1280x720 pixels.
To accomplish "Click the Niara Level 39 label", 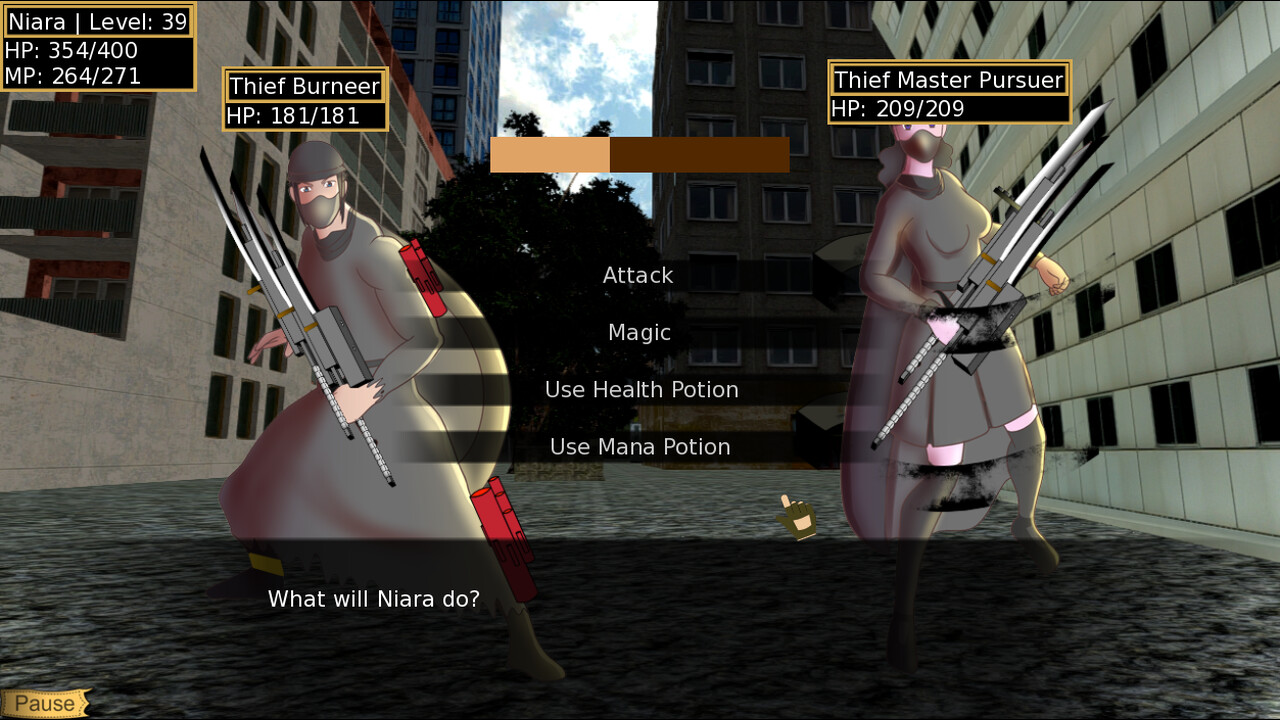I will pos(97,21).
